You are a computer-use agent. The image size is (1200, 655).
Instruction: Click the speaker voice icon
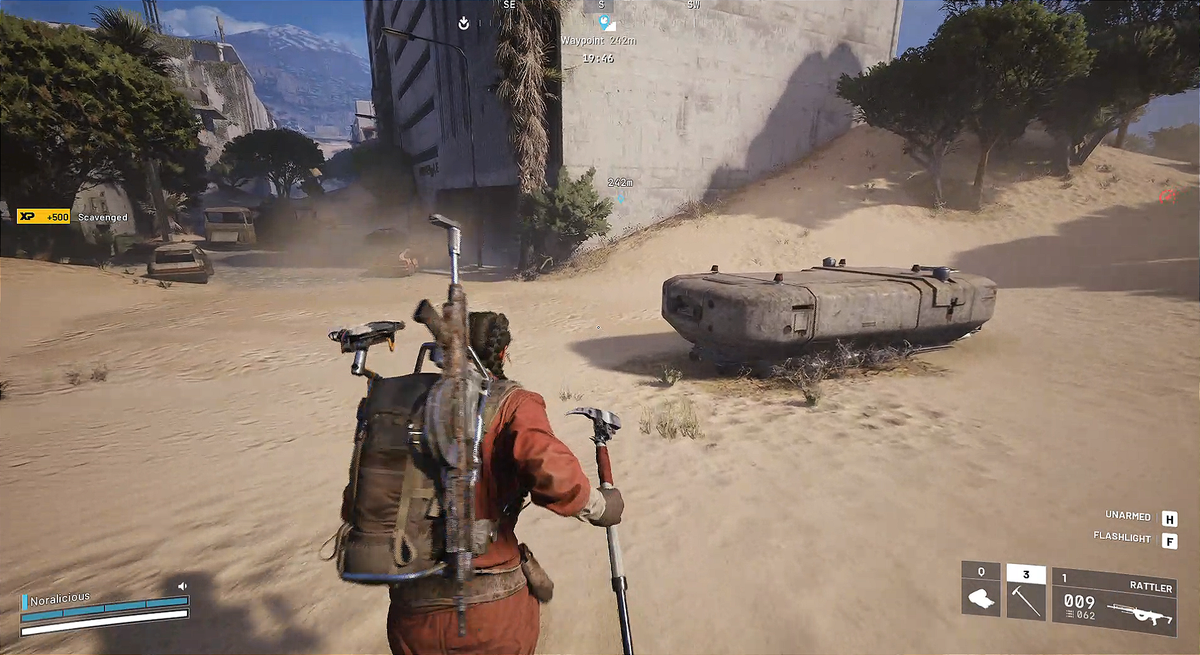point(182,586)
